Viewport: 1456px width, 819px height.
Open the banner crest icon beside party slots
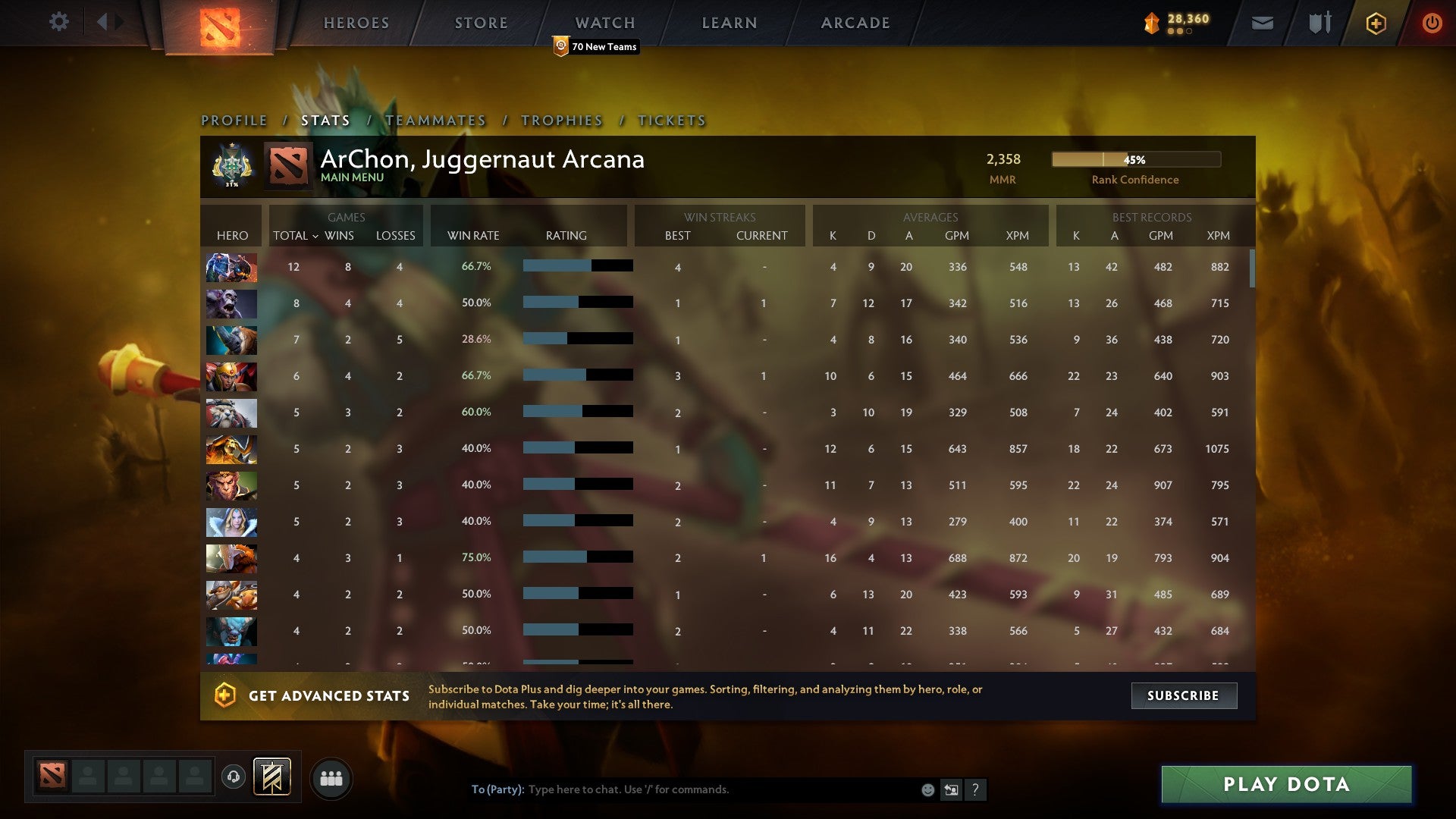(272, 777)
